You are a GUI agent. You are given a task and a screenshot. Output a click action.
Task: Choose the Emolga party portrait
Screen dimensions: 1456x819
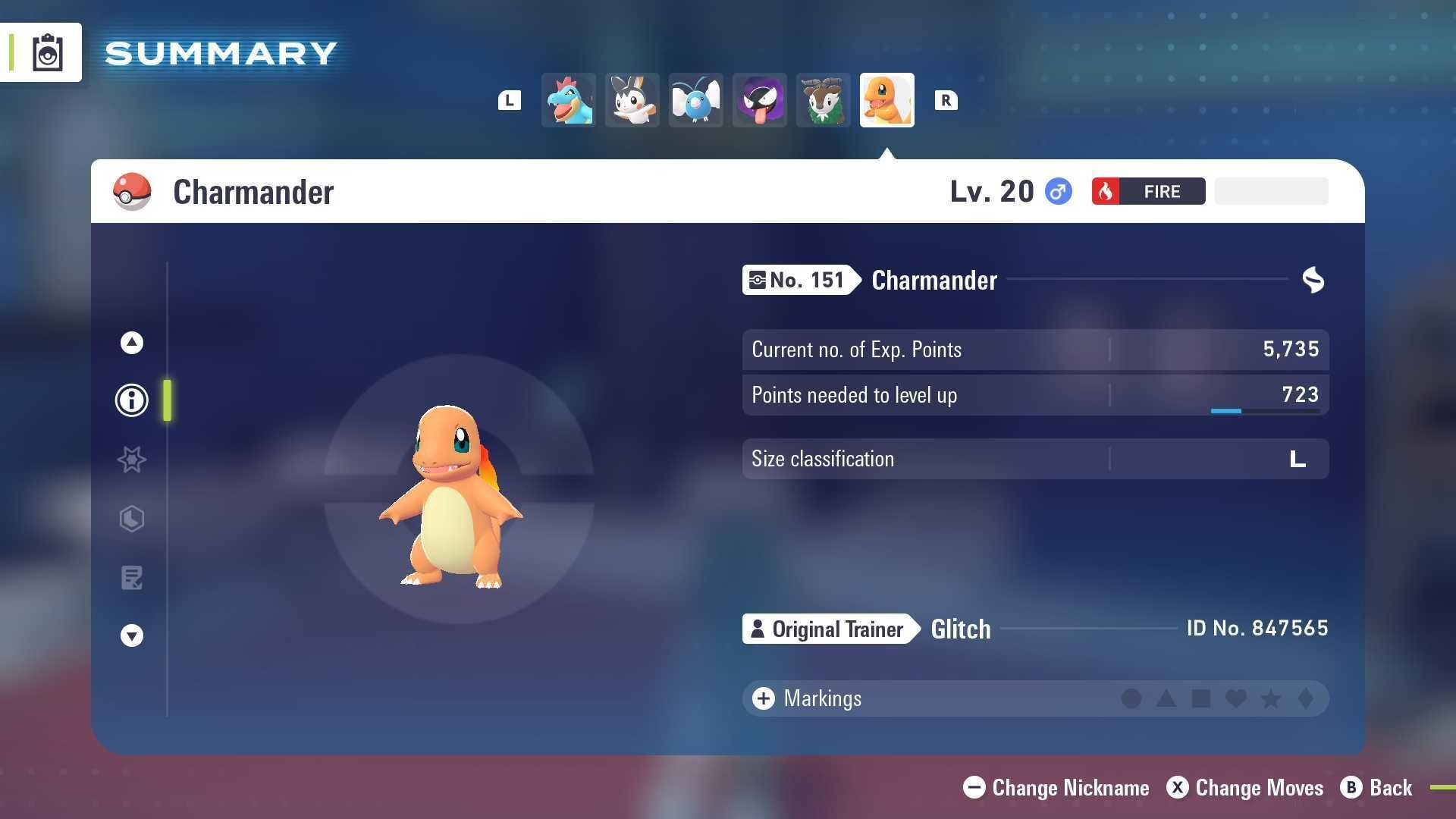(x=632, y=100)
